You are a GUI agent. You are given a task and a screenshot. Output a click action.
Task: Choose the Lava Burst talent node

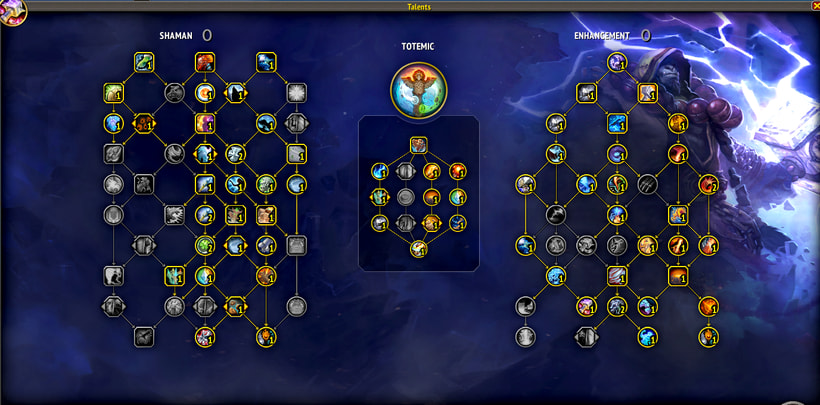click(205, 63)
